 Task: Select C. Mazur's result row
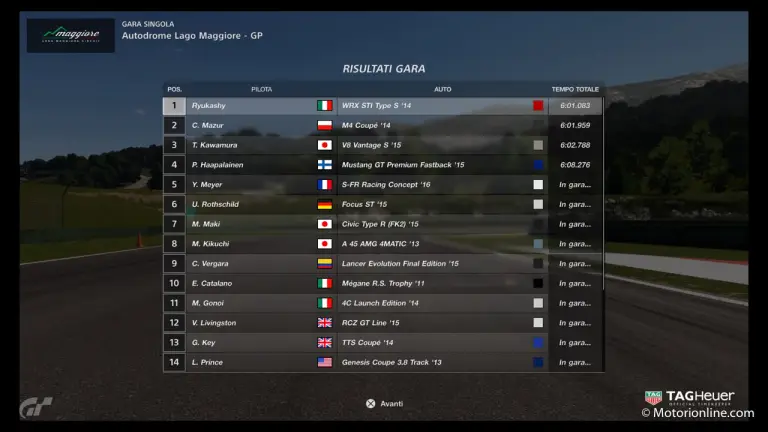[383, 125]
